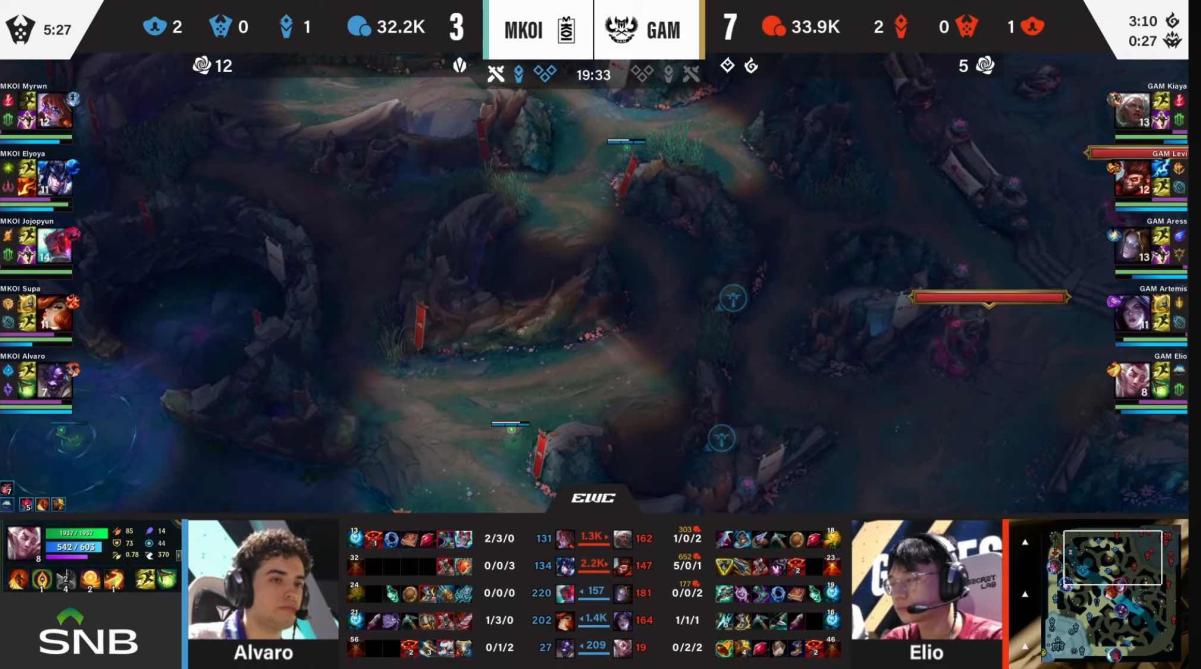
Task: Select MKOI Supa's champion portrait
Action: (x=54, y=313)
